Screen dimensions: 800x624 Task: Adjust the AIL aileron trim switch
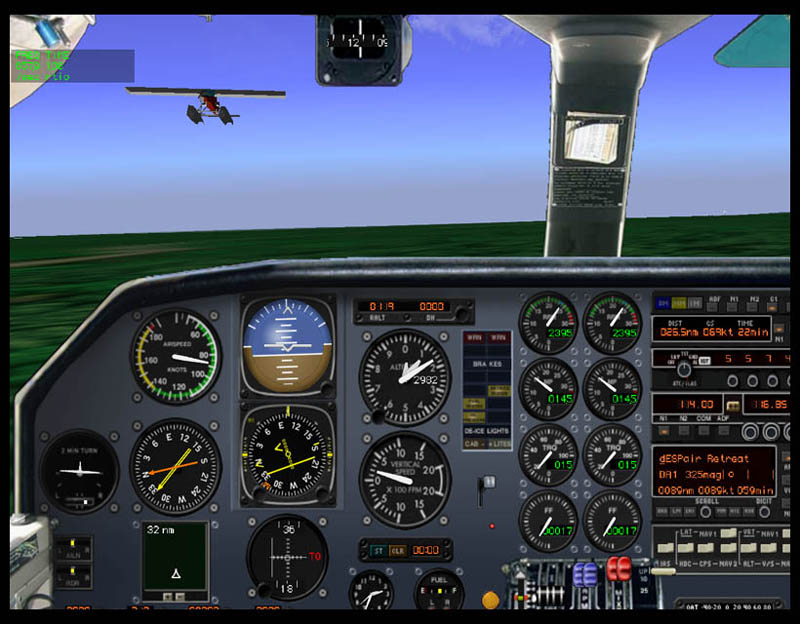[74, 549]
